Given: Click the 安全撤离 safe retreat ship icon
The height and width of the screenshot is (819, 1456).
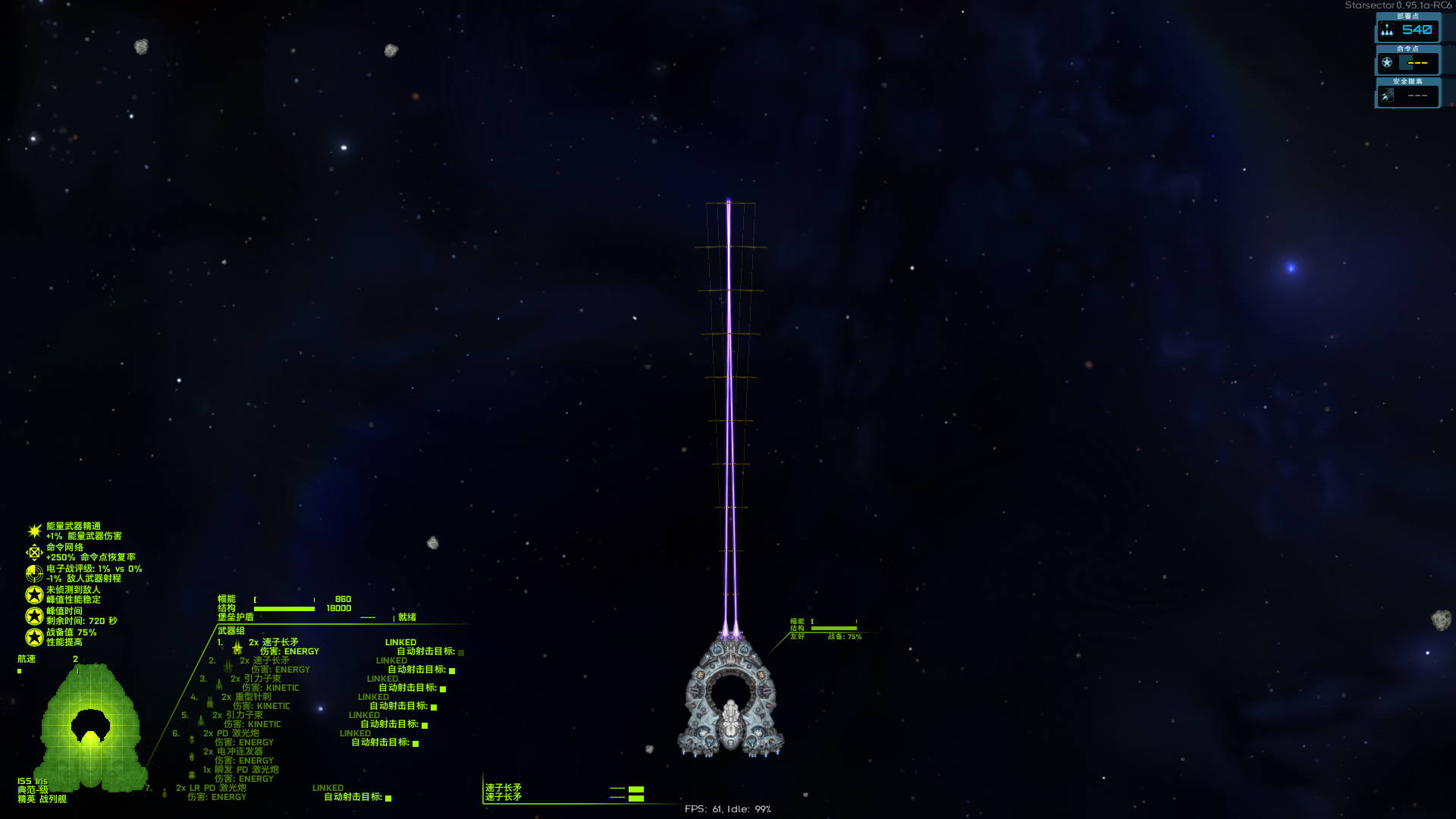Looking at the screenshot, I should (1388, 95).
